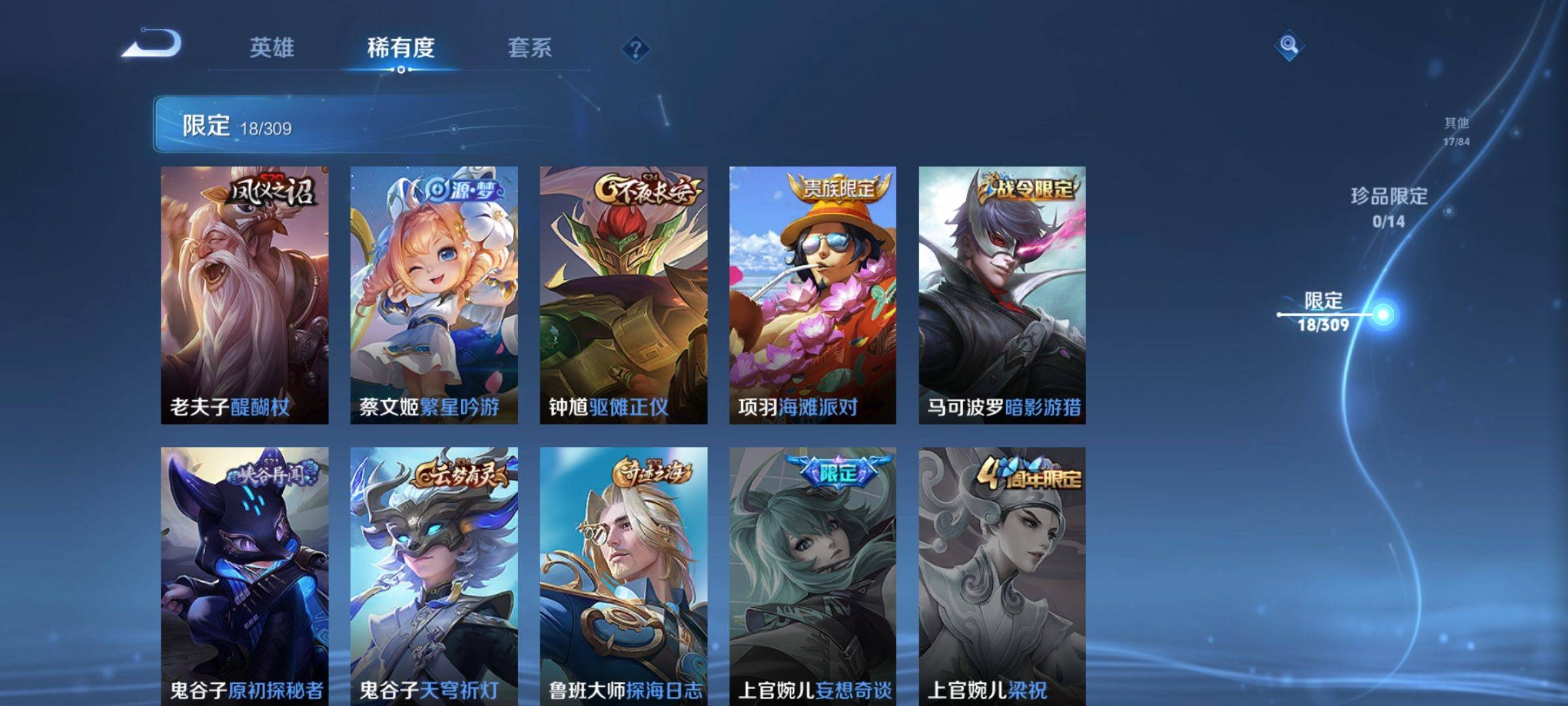Image resolution: width=1568 pixels, height=706 pixels.
Task: Jump to the 其他 rarity section
Action: coord(1456,131)
